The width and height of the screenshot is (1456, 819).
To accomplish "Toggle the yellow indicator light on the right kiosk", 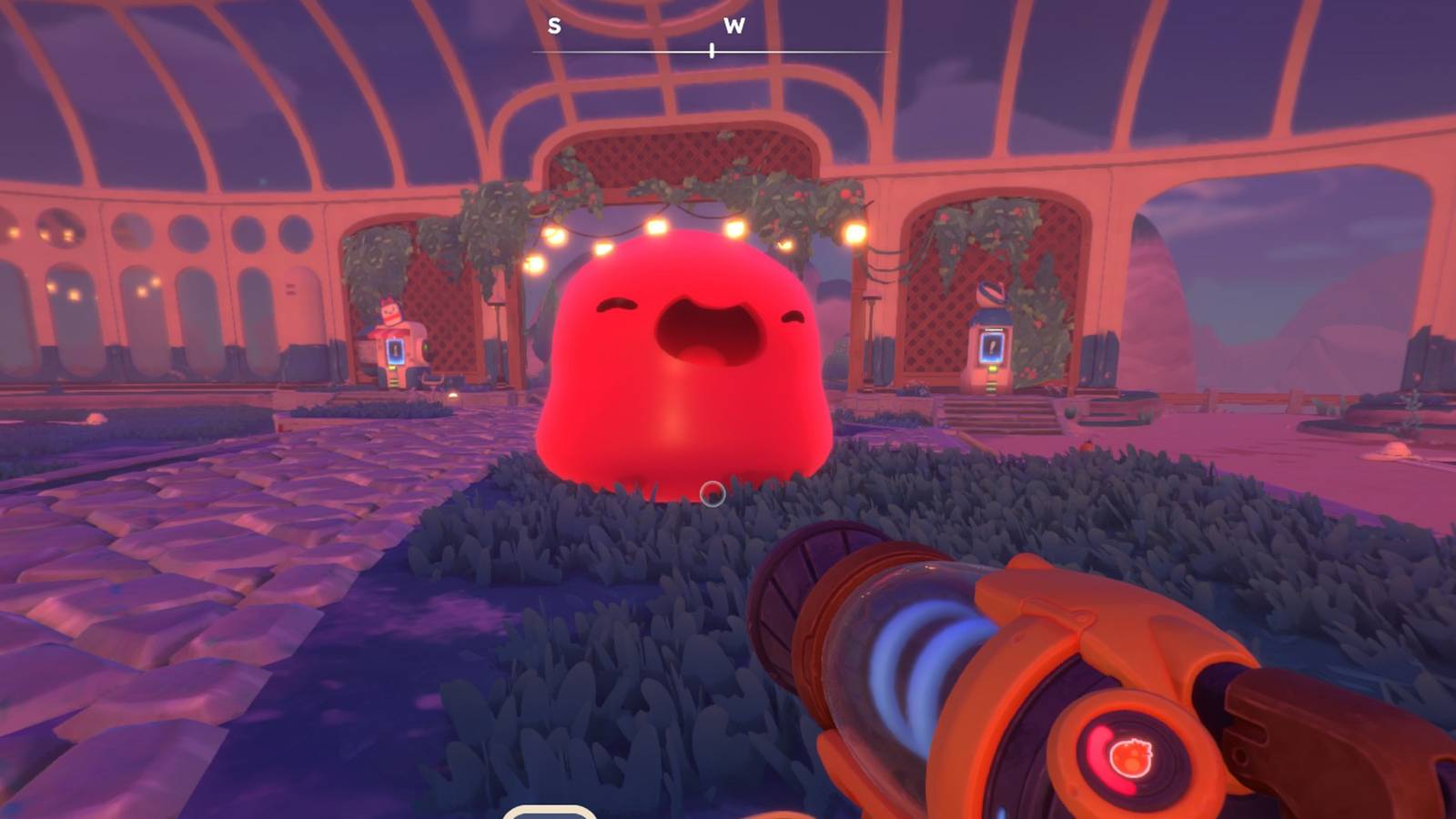I will [992, 369].
